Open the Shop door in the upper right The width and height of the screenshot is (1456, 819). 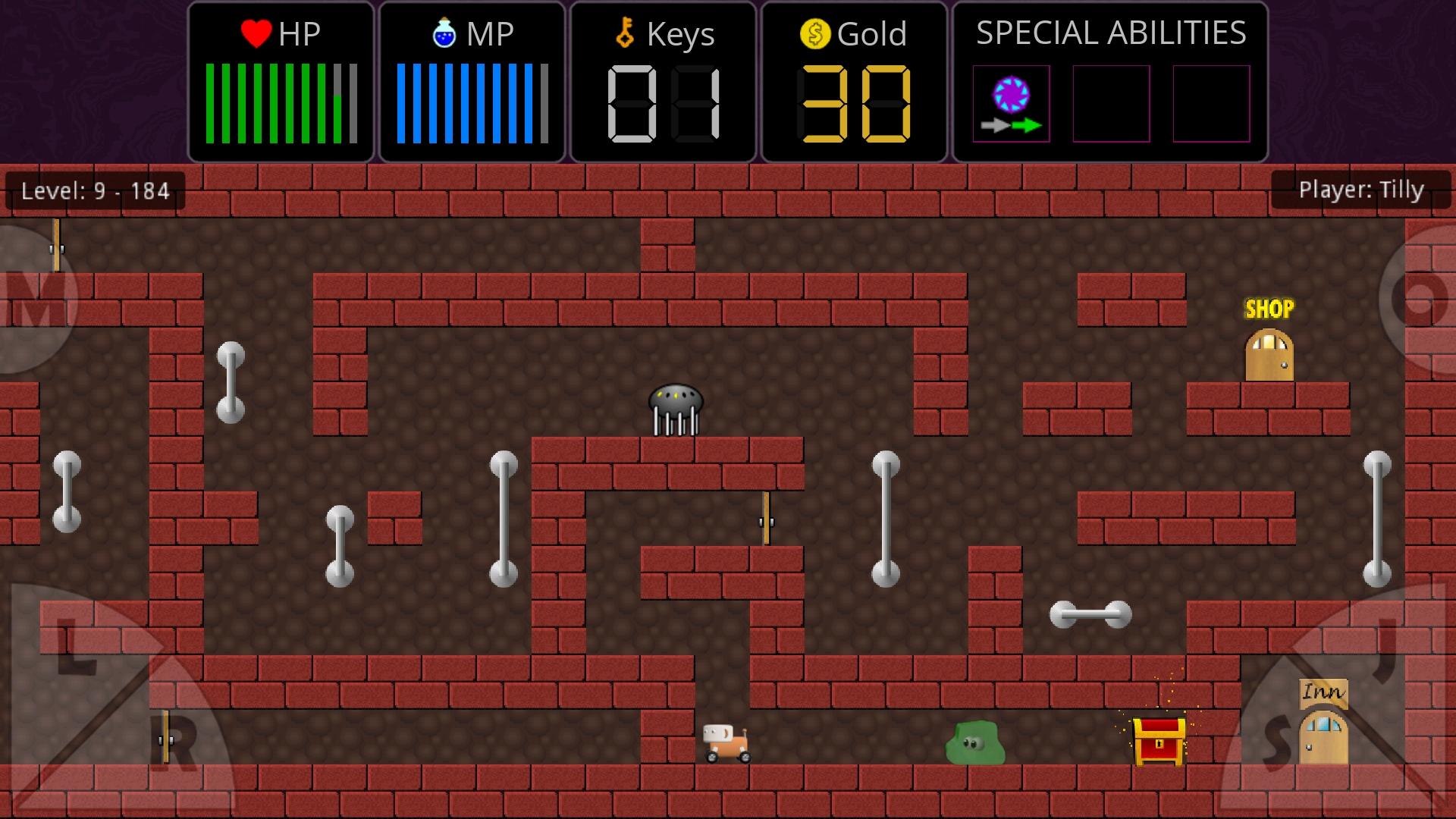(1269, 353)
